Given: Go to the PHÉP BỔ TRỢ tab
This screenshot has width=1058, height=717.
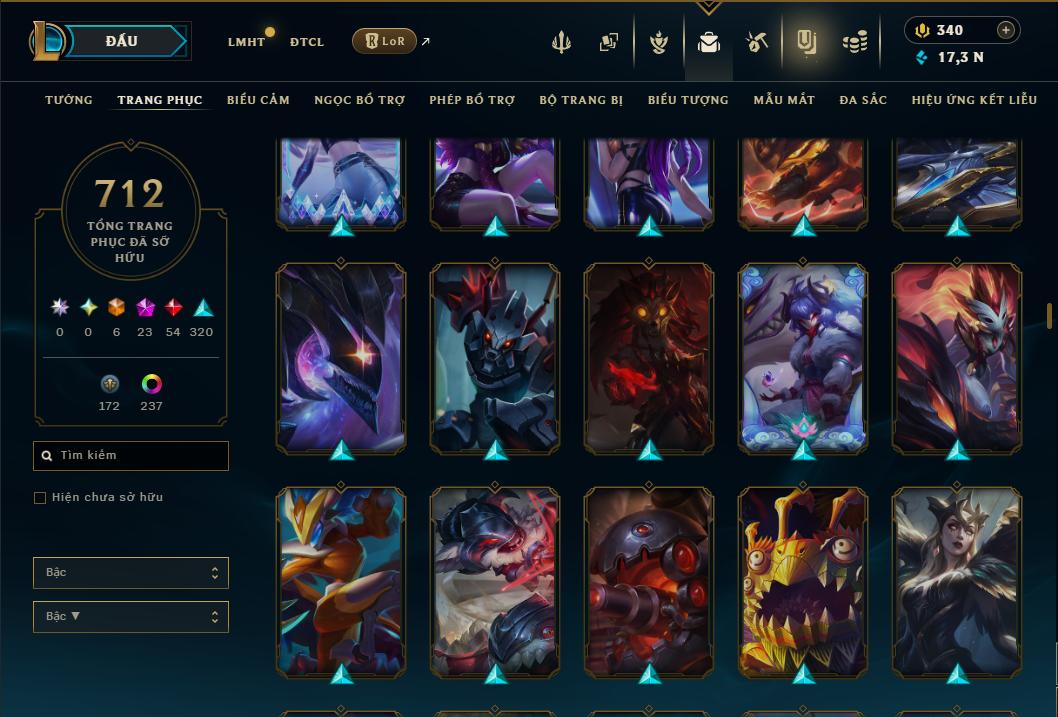Looking at the screenshot, I should (472, 100).
